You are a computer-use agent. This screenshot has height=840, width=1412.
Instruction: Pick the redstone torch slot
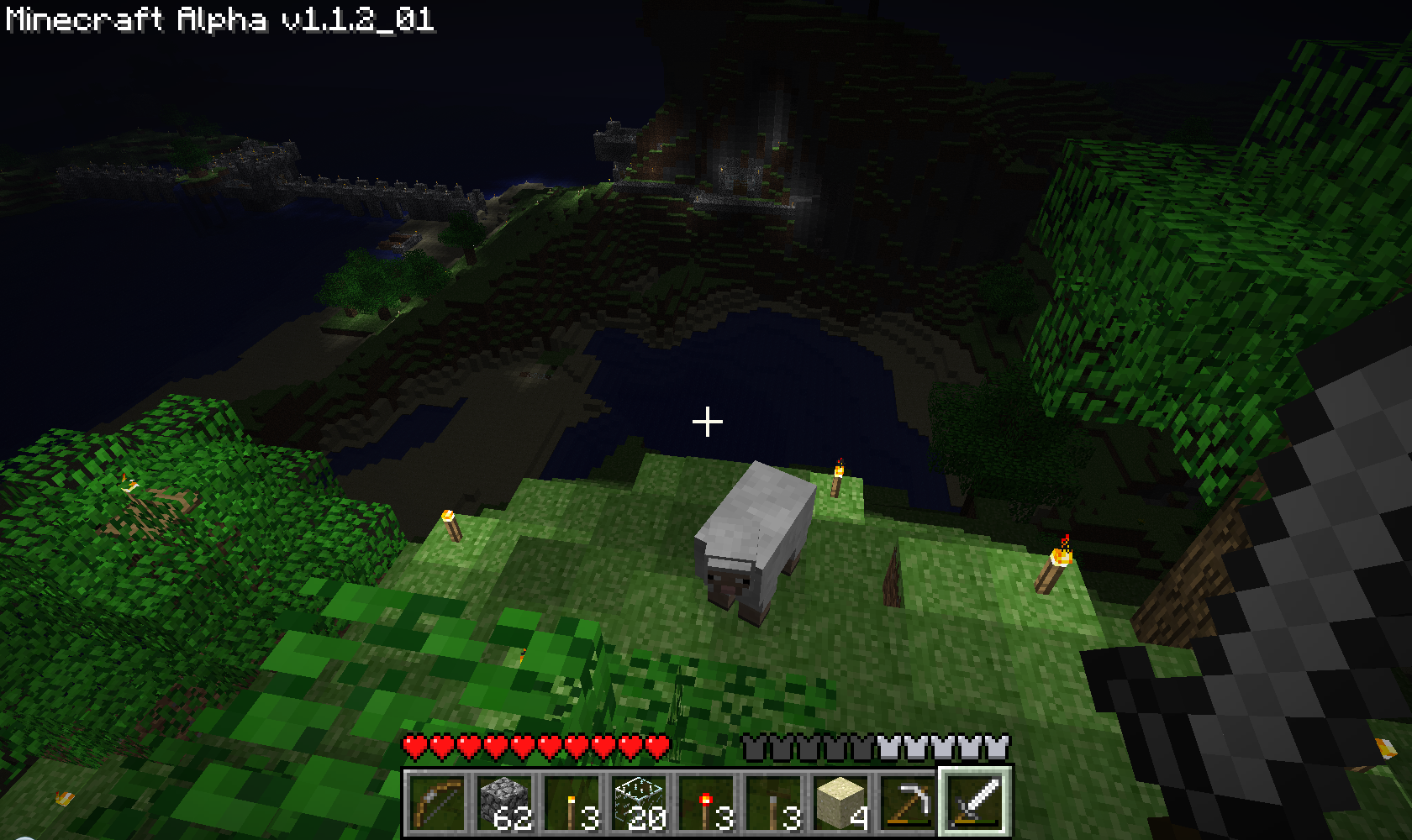(x=706, y=803)
